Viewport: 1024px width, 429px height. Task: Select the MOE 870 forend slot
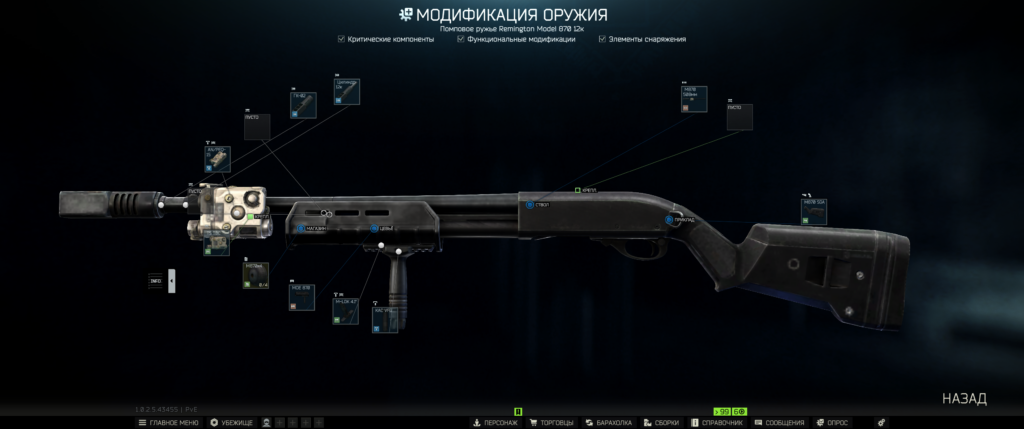(x=302, y=297)
